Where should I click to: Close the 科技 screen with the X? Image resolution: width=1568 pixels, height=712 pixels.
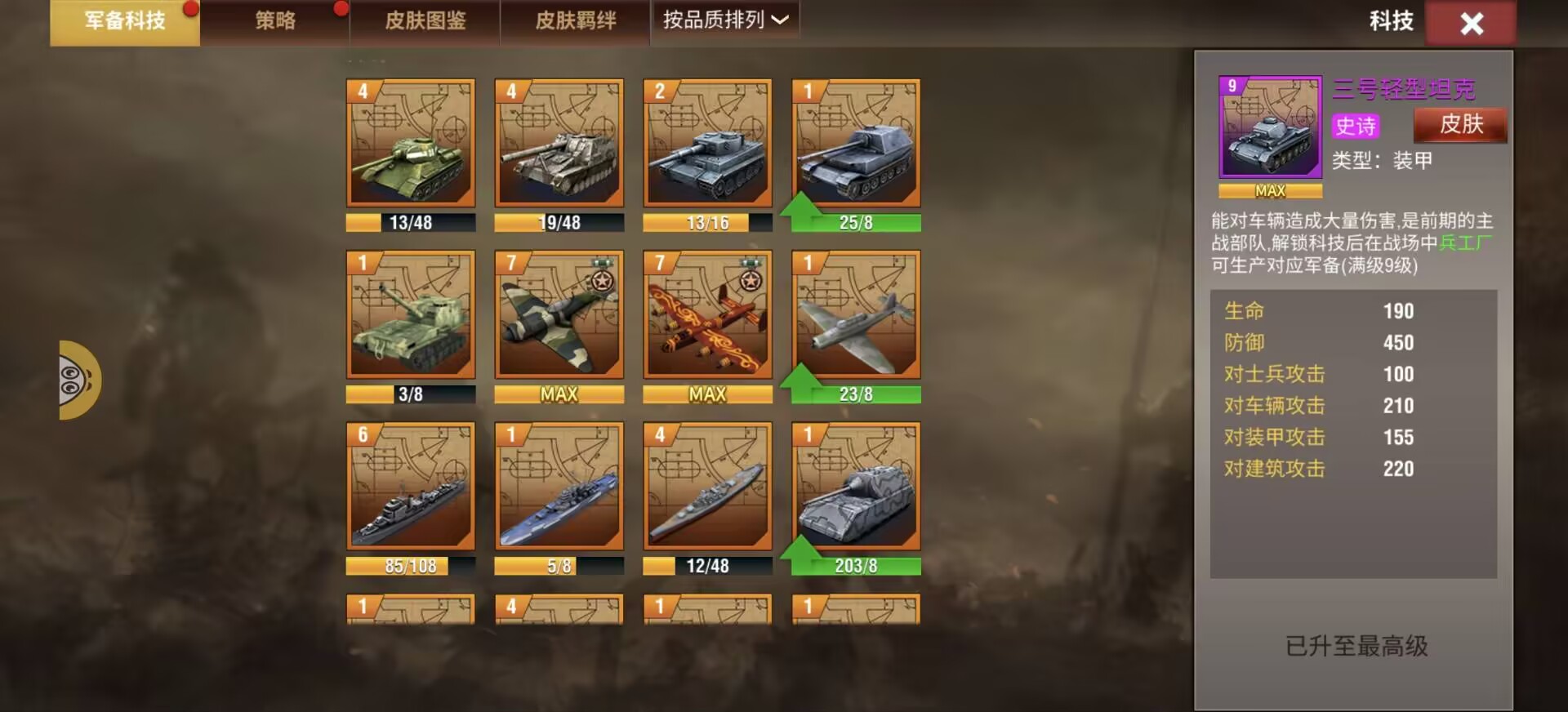(x=1471, y=24)
